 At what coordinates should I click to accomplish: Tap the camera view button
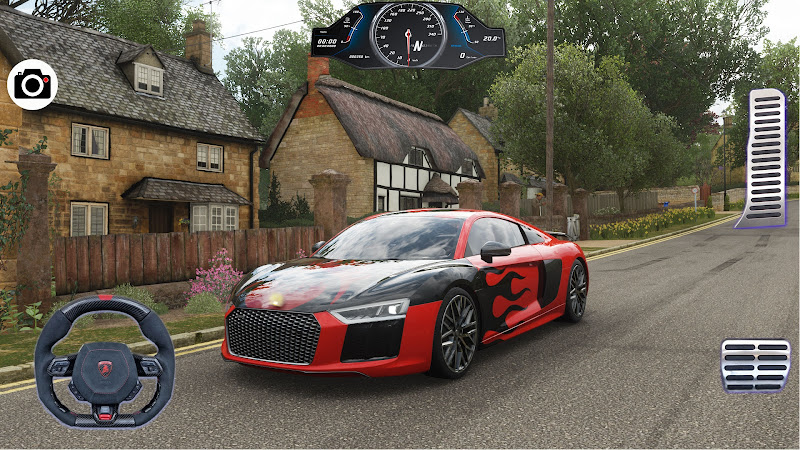tap(32, 85)
